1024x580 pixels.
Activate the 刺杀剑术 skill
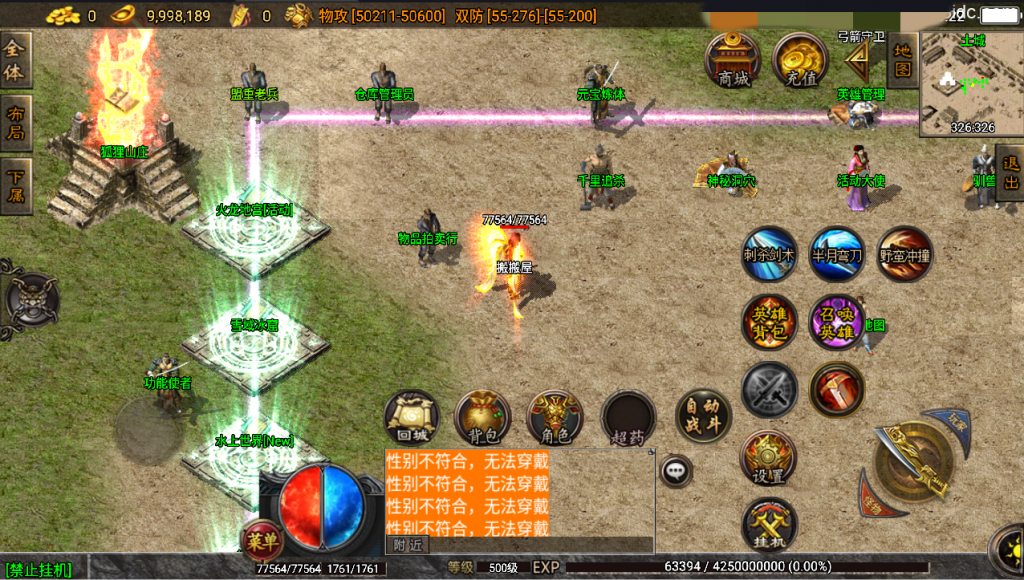pyautogui.click(x=769, y=254)
